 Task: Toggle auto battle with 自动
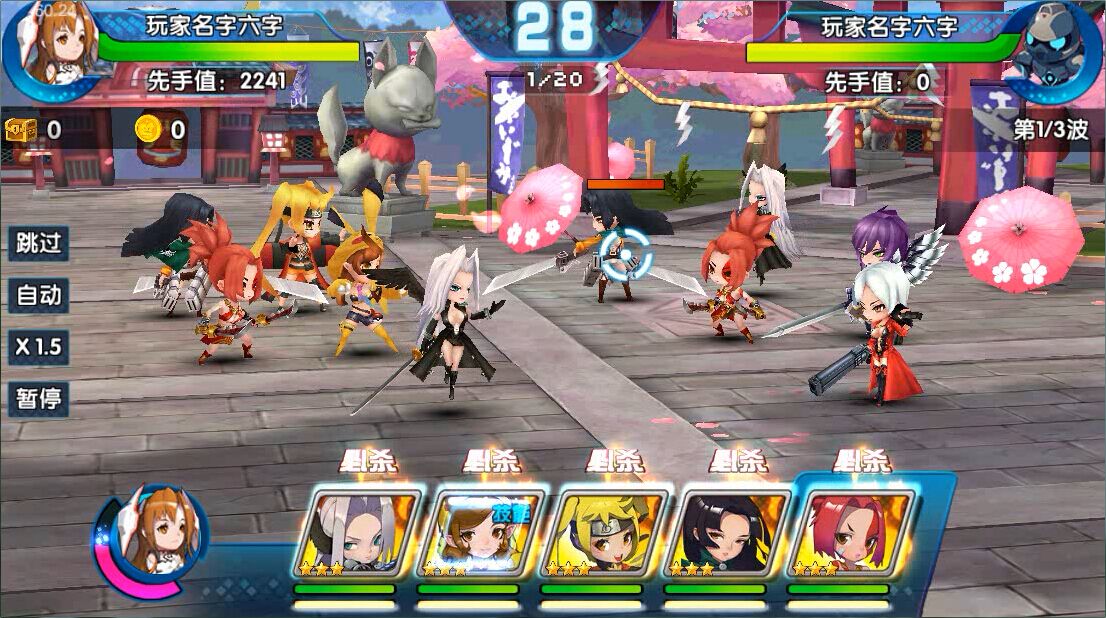[x=39, y=295]
